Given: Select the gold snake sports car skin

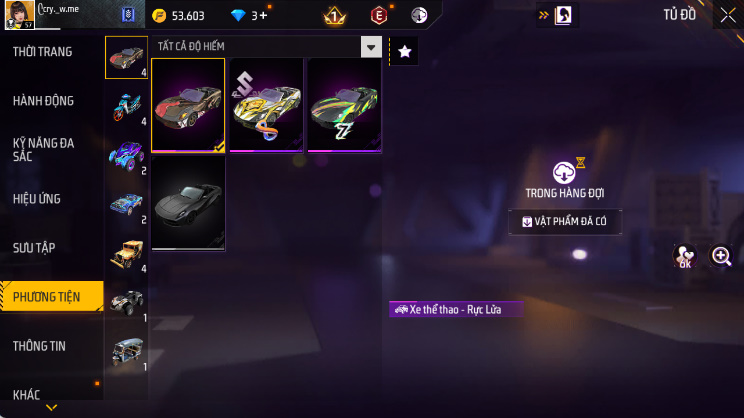Looking at the screenshot, I should coord(266,105).
